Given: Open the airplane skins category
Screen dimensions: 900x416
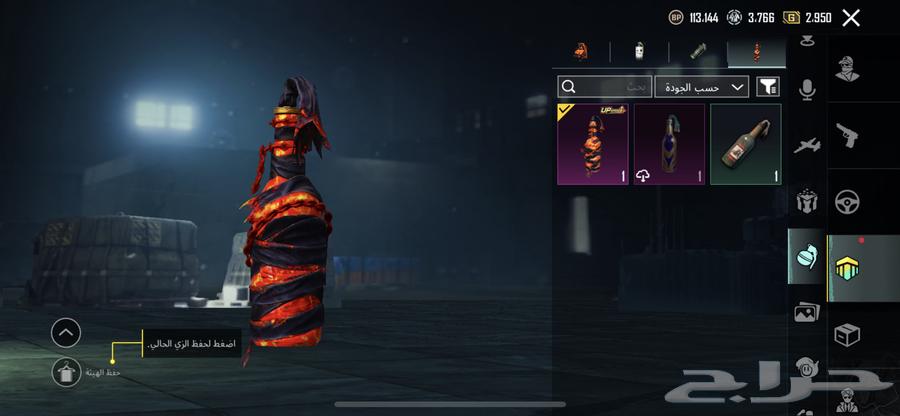Looking at the screenshot, I should click(807, 146).
